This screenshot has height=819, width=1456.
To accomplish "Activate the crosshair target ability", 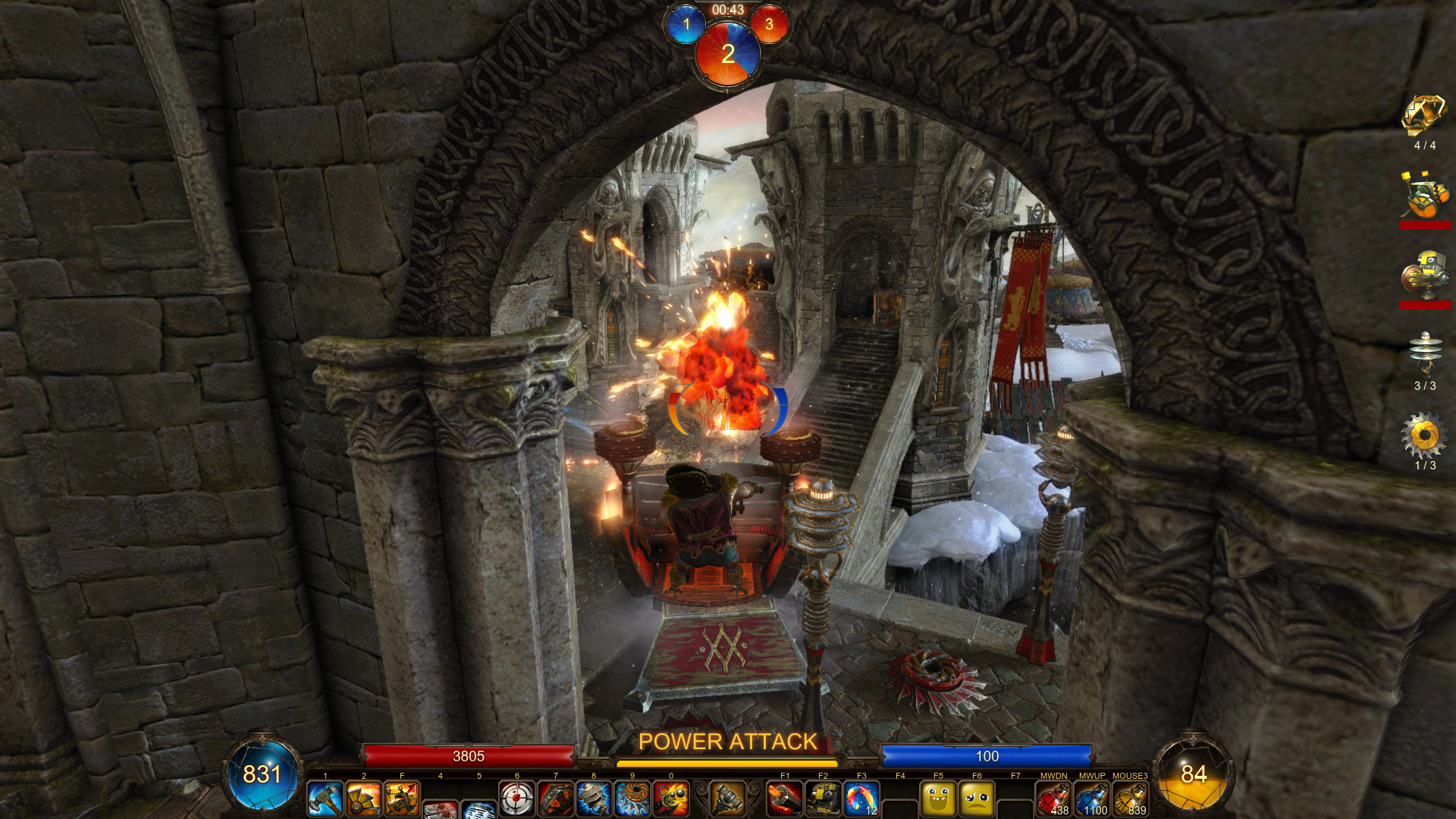I will 517,799.
